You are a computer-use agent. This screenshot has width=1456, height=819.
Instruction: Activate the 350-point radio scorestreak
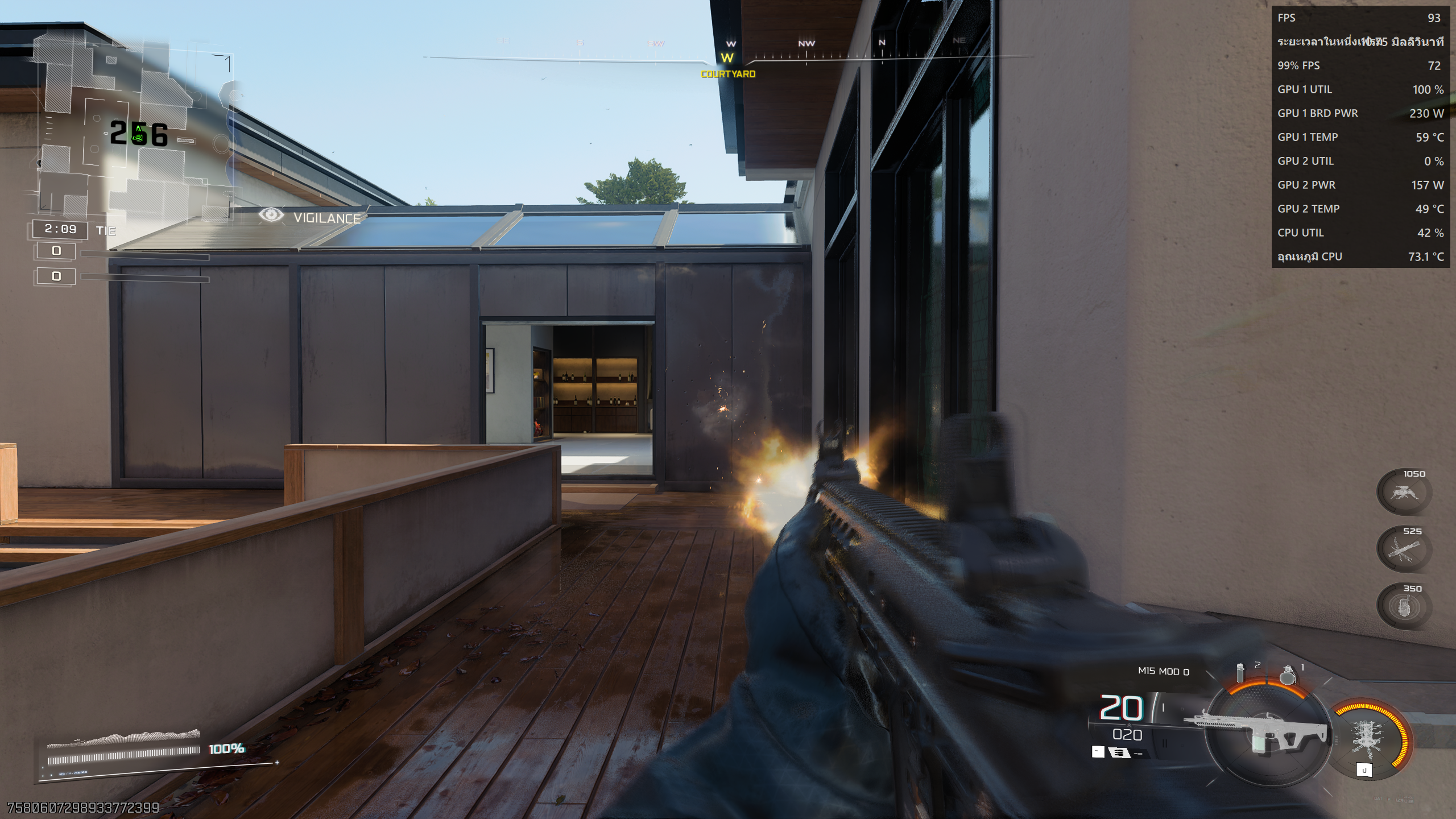pos(1403,607)
